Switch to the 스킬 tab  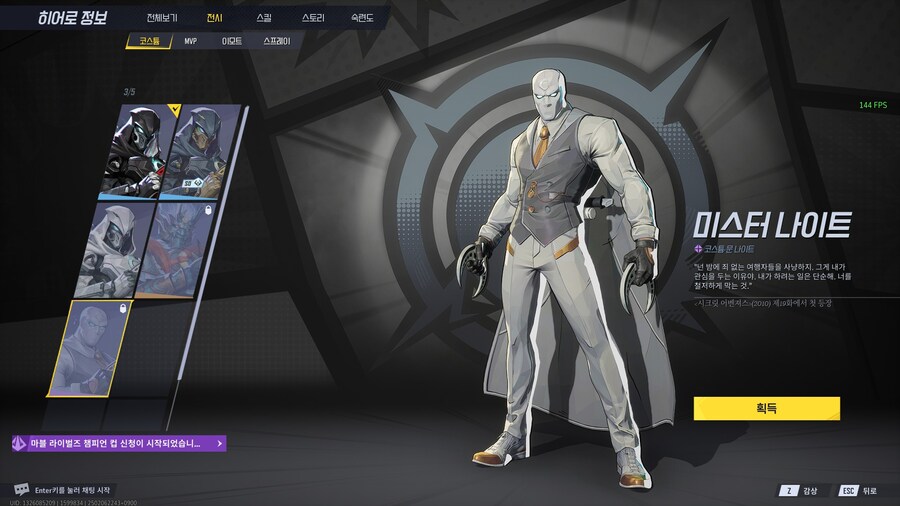point(263,18)
